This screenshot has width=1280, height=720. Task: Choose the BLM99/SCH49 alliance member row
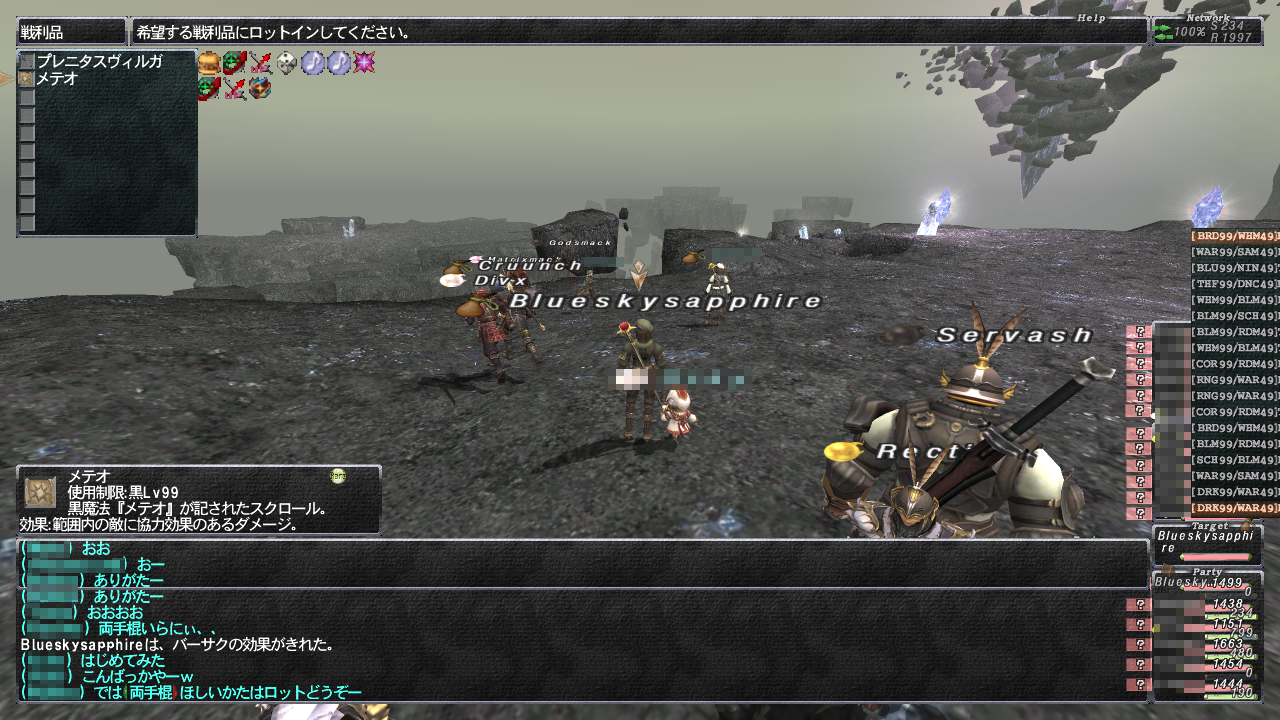click(x=1234, y=316)
